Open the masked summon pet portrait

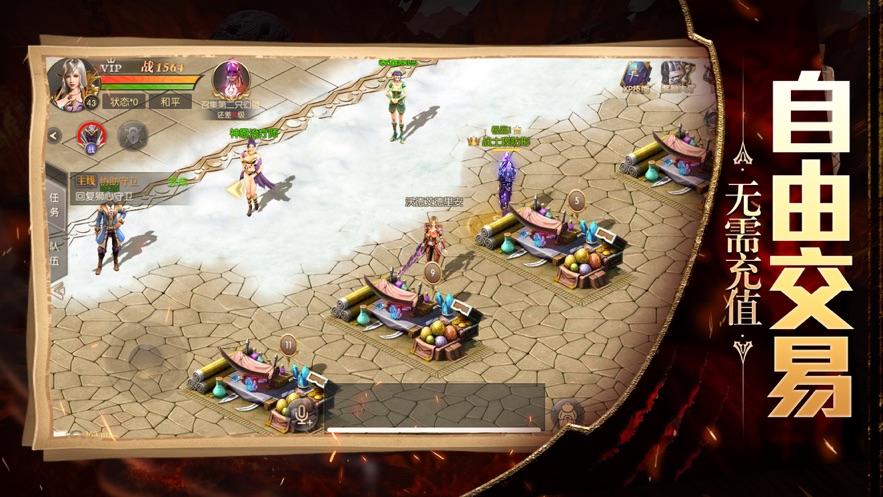point(231,80)
